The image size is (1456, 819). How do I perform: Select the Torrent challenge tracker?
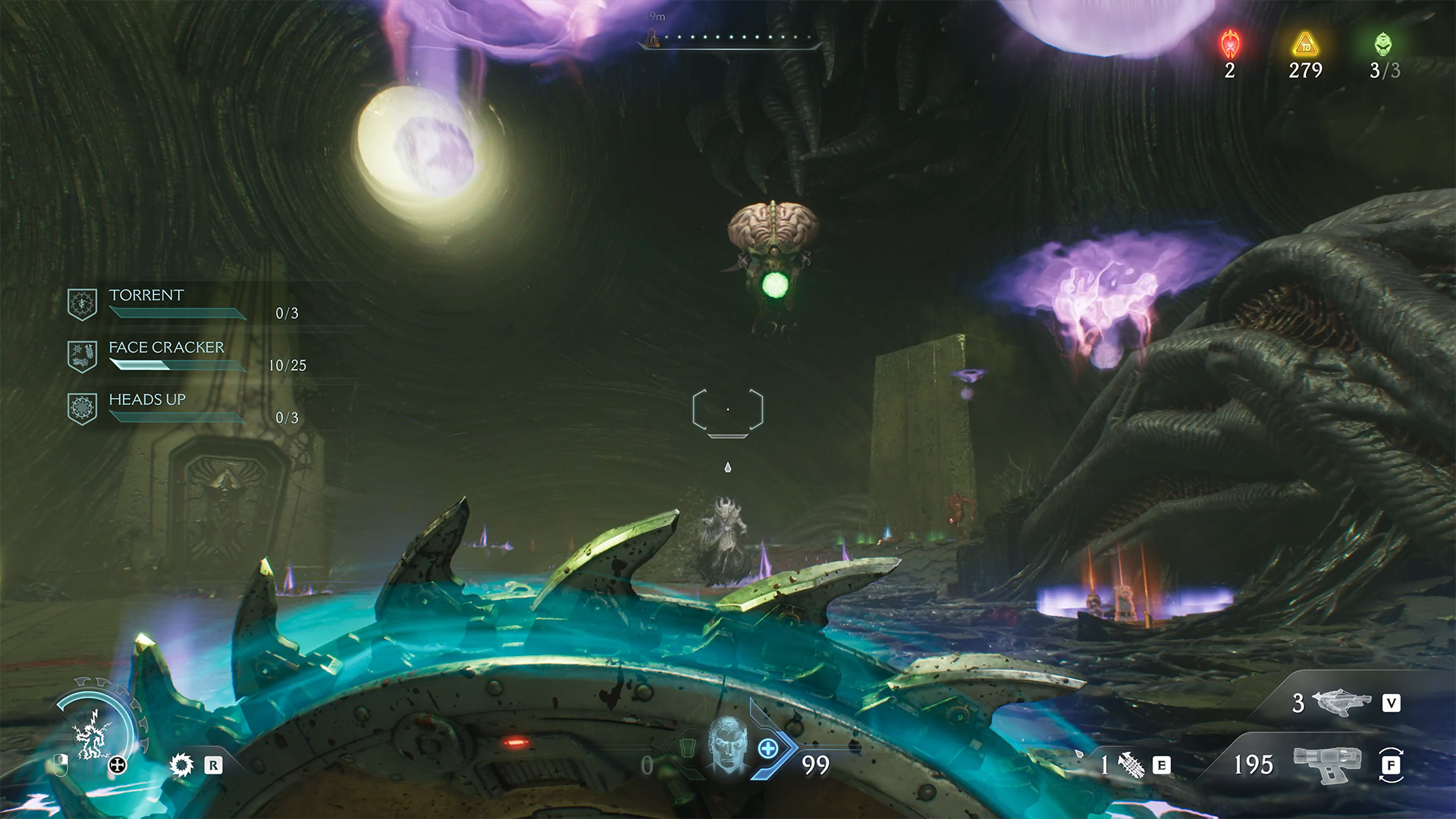click(x=146, y=296)
